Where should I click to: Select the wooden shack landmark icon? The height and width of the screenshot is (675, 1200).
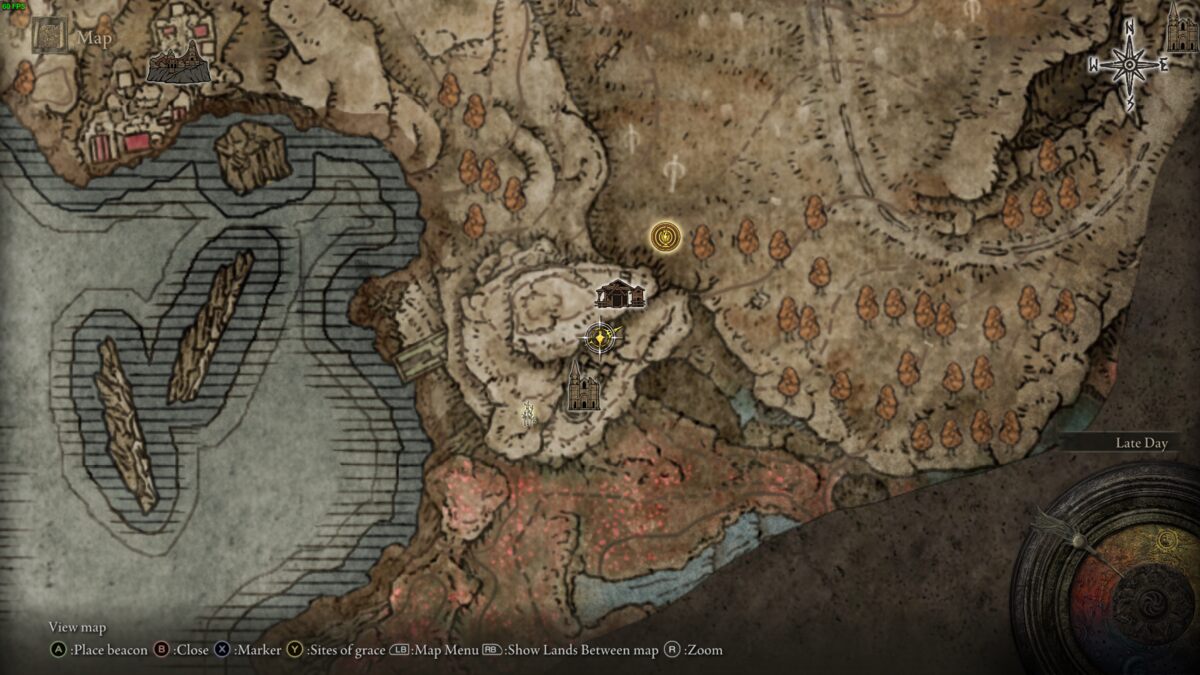[x=620, y=294]
